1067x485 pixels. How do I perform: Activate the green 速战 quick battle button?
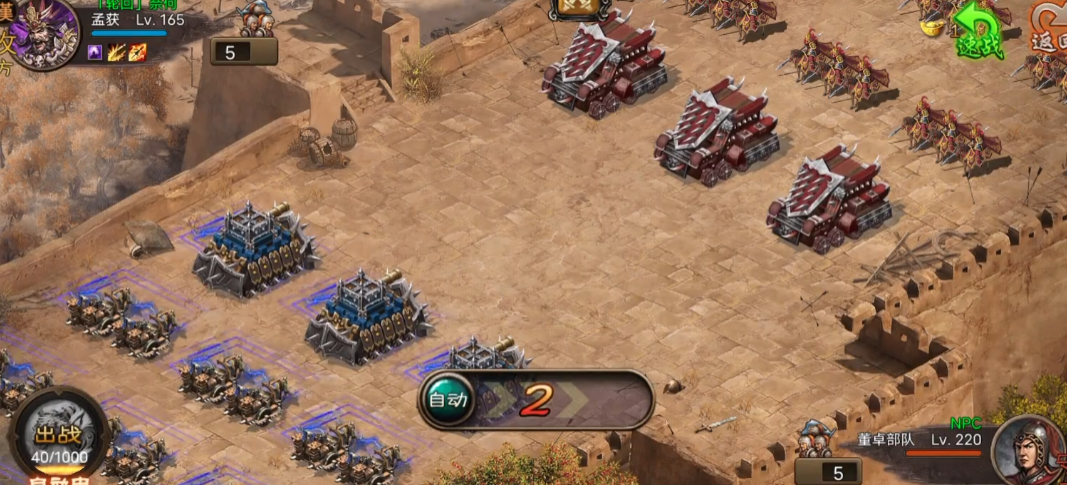977,31
